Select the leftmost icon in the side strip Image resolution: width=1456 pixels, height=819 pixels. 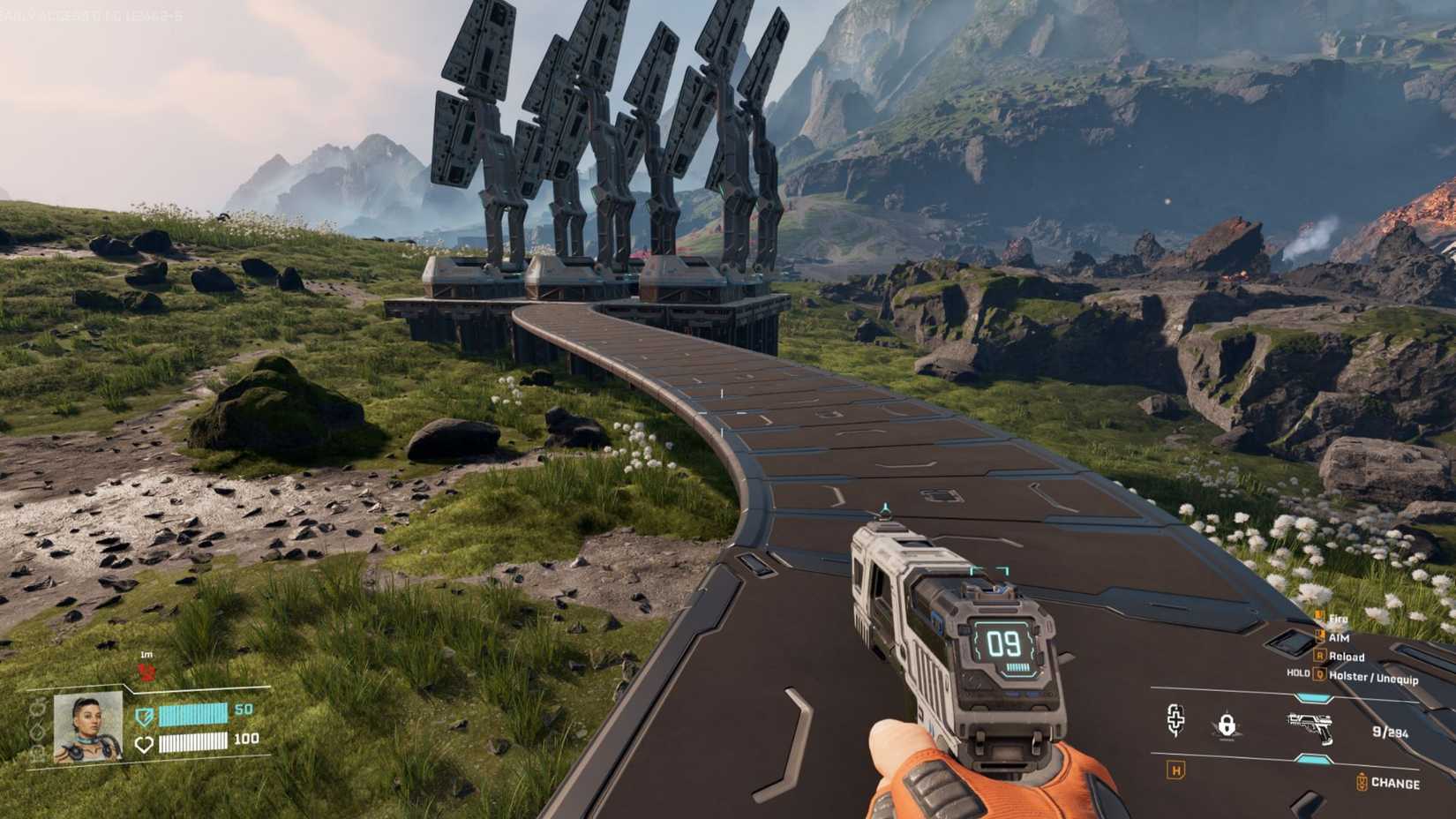point(39,709)
